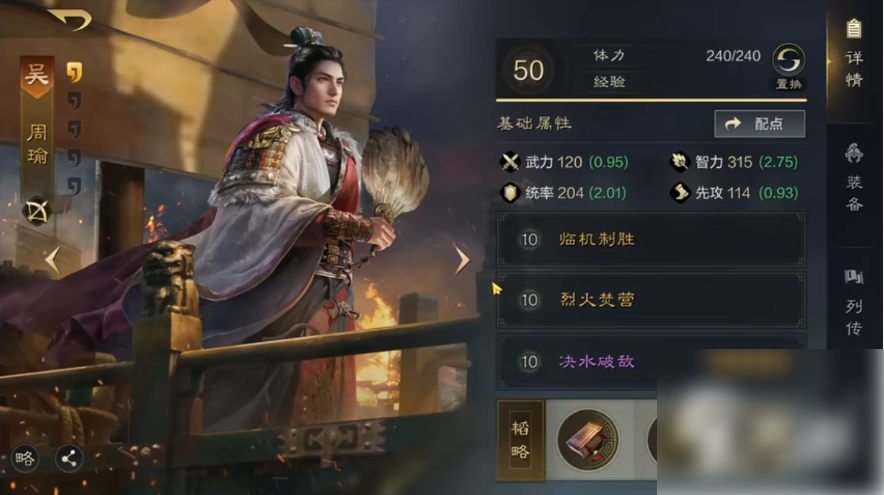Click the 略 button at bottom left
The width and height of the screenshot is (884, 495).
point(26,459)
